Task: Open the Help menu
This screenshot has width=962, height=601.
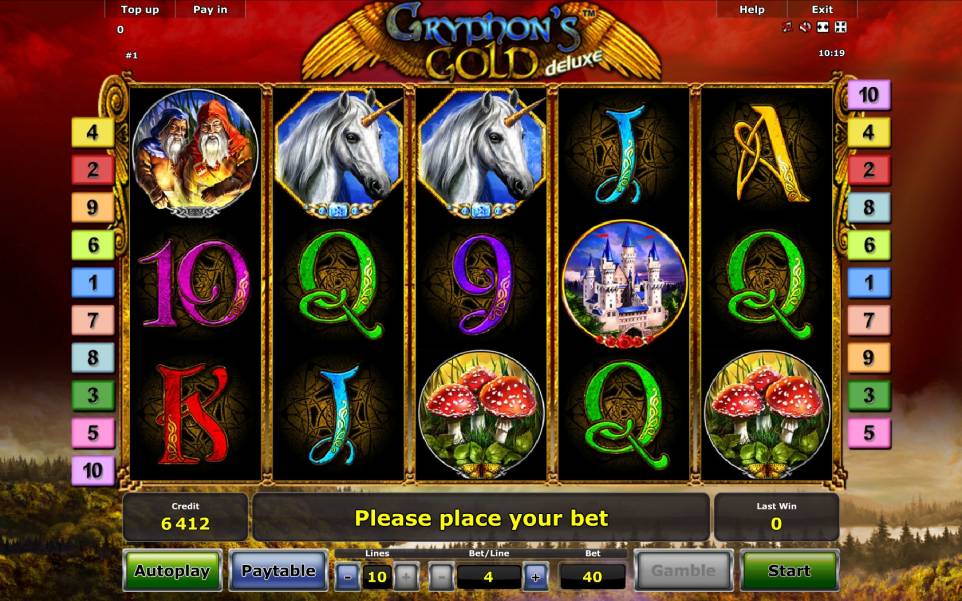Action: coord(752,10)
